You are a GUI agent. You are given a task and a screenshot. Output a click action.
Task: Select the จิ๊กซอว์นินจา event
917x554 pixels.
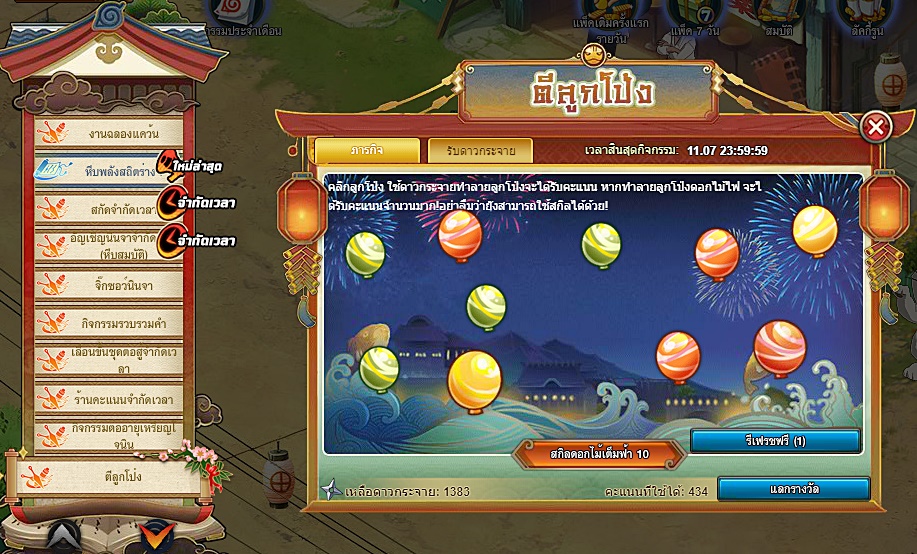(x=108, y=284)
